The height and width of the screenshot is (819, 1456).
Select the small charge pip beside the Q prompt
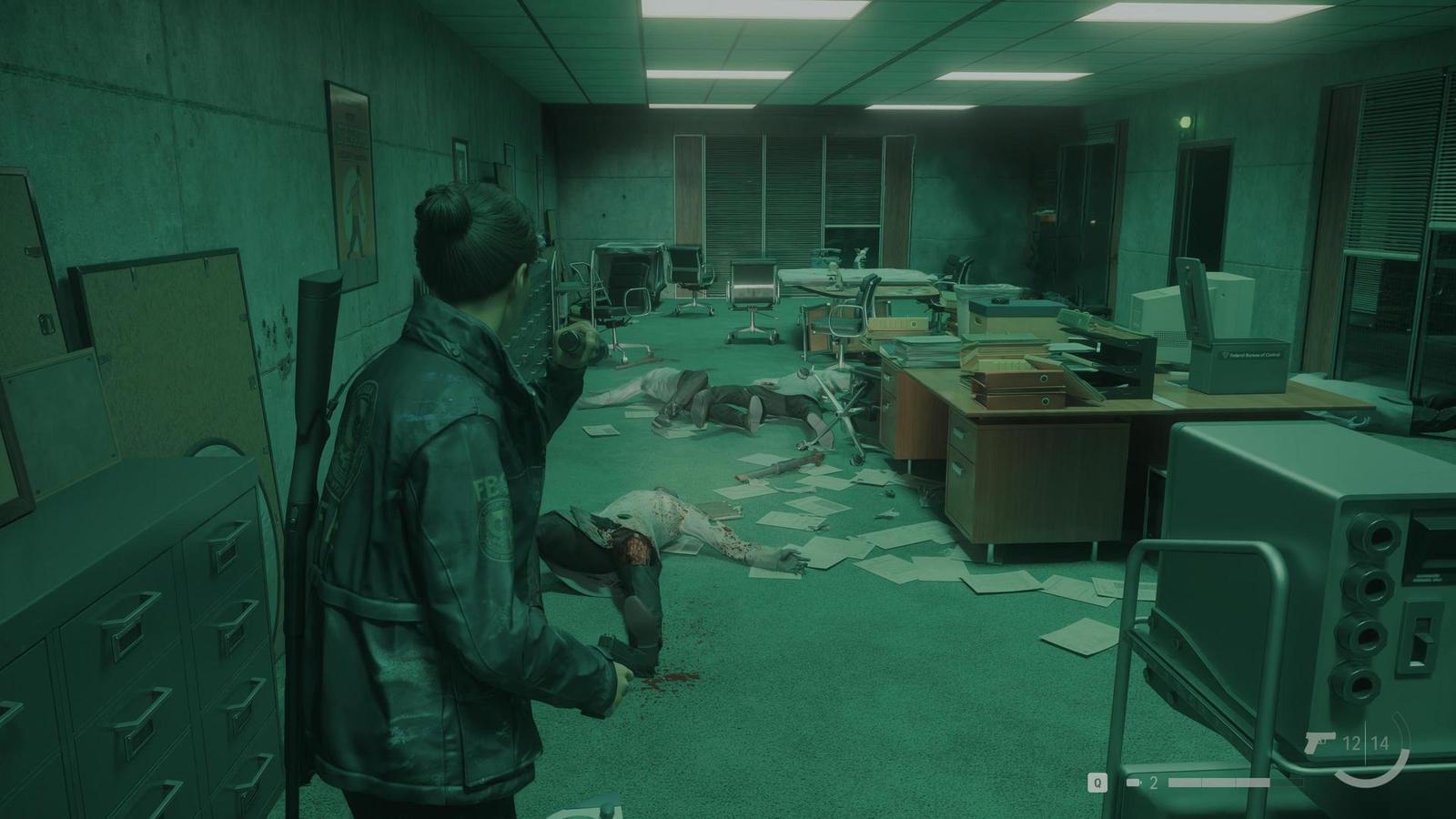[1134, 781]
